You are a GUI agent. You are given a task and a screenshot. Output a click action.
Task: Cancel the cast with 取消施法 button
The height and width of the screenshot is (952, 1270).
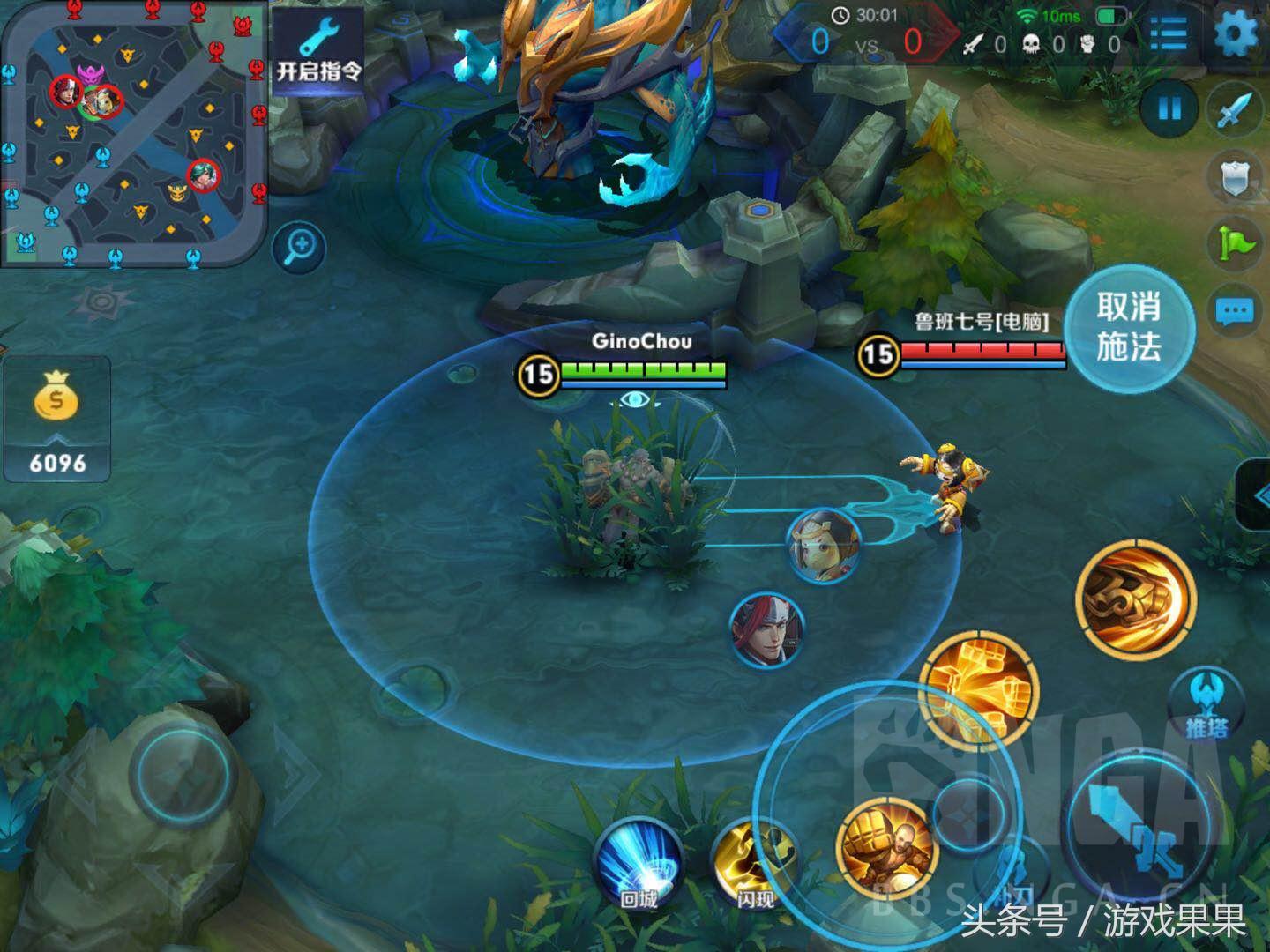point(1128,326)
